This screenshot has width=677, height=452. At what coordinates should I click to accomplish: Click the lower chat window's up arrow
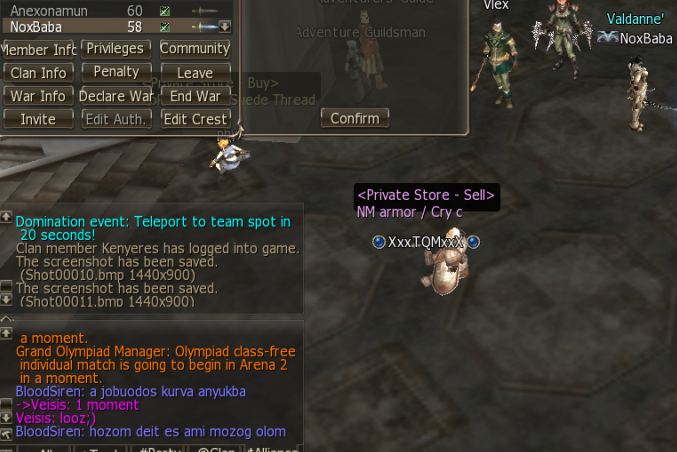click(x=6, y=333)
